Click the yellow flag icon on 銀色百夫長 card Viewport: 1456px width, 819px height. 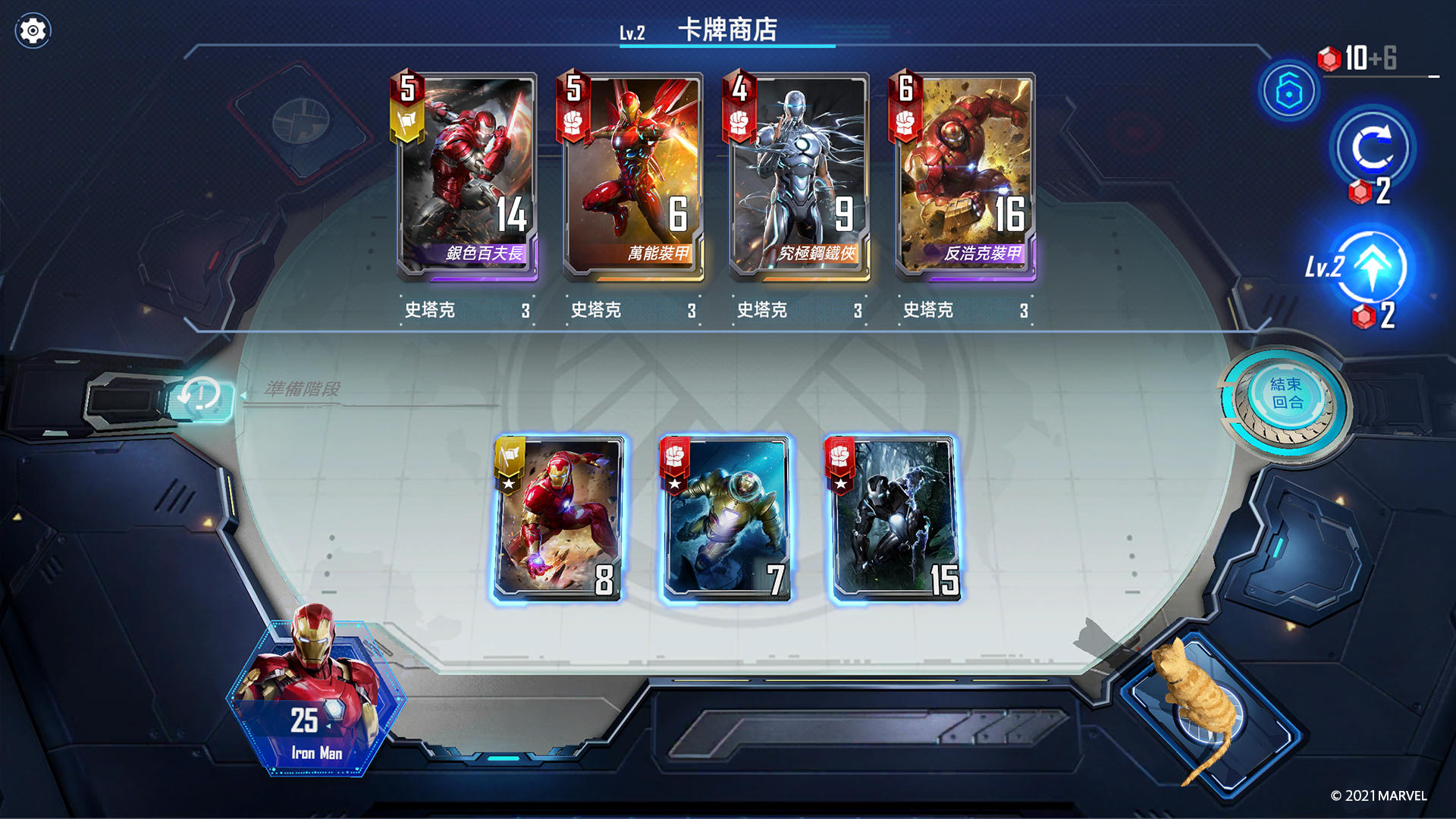point(408,120)
